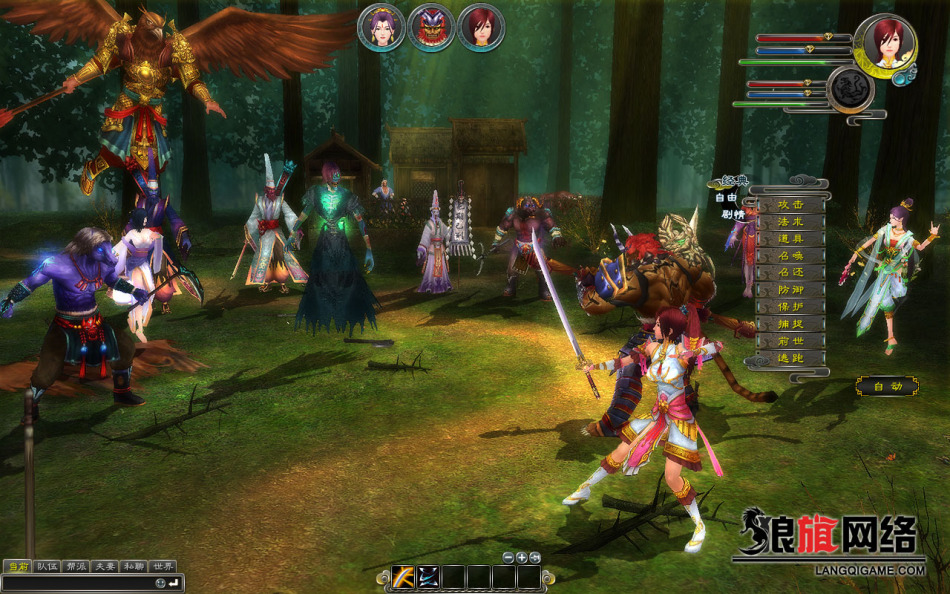Choose the 保护 (Protect) command
This screenshot has width=950, height=594.
click(x=790, y=307)
